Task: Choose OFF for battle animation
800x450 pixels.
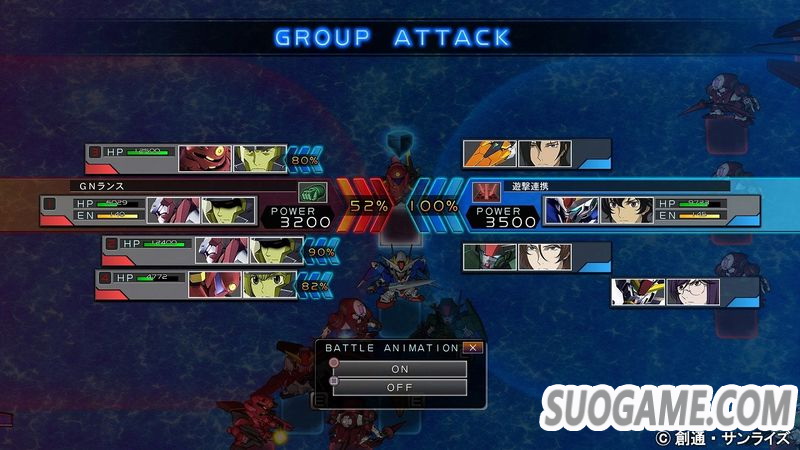Action: (x=400, y=388)
